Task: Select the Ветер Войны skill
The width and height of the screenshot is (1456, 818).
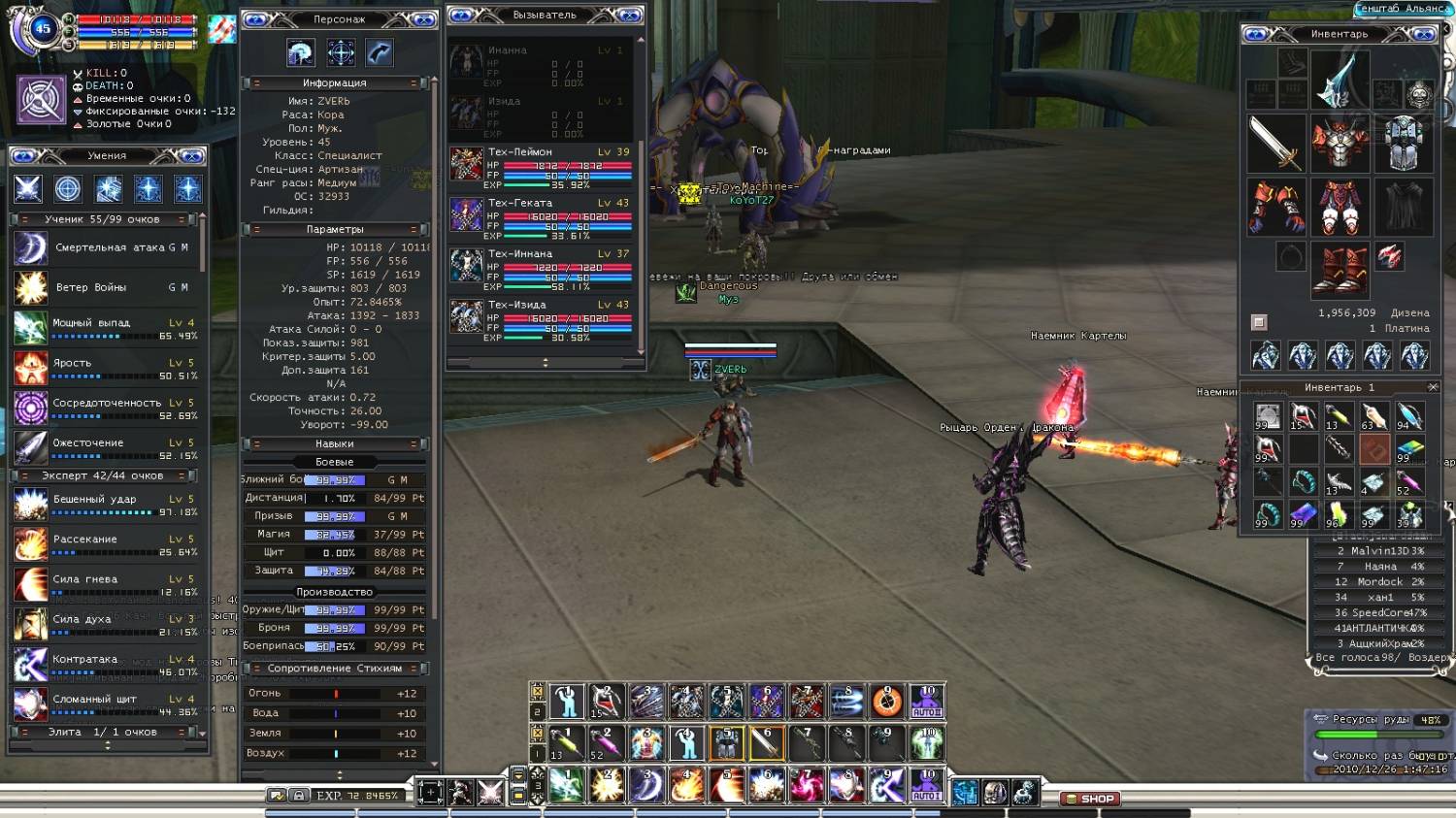Action: click(107, 288)
